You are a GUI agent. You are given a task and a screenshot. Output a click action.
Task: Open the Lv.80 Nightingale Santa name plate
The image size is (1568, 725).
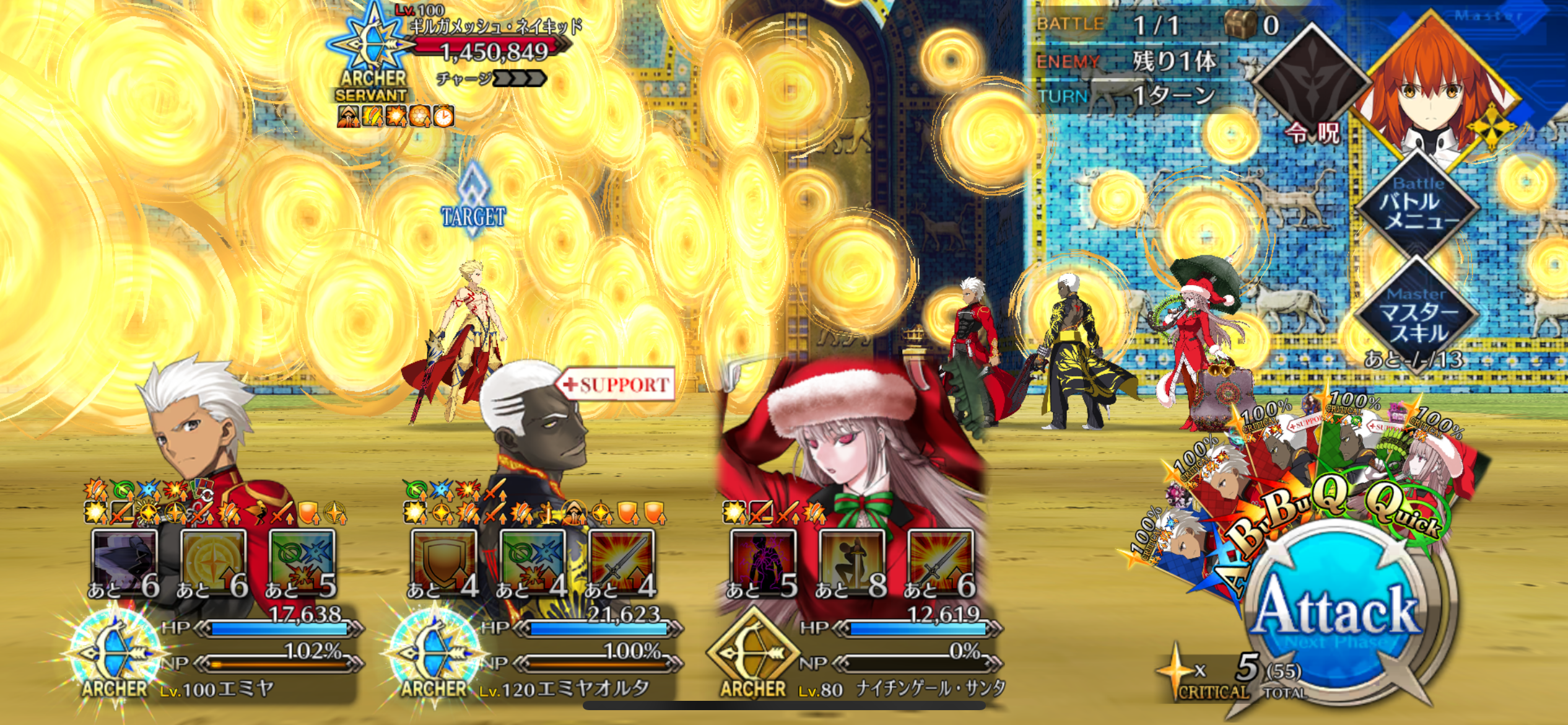(901, 689)
